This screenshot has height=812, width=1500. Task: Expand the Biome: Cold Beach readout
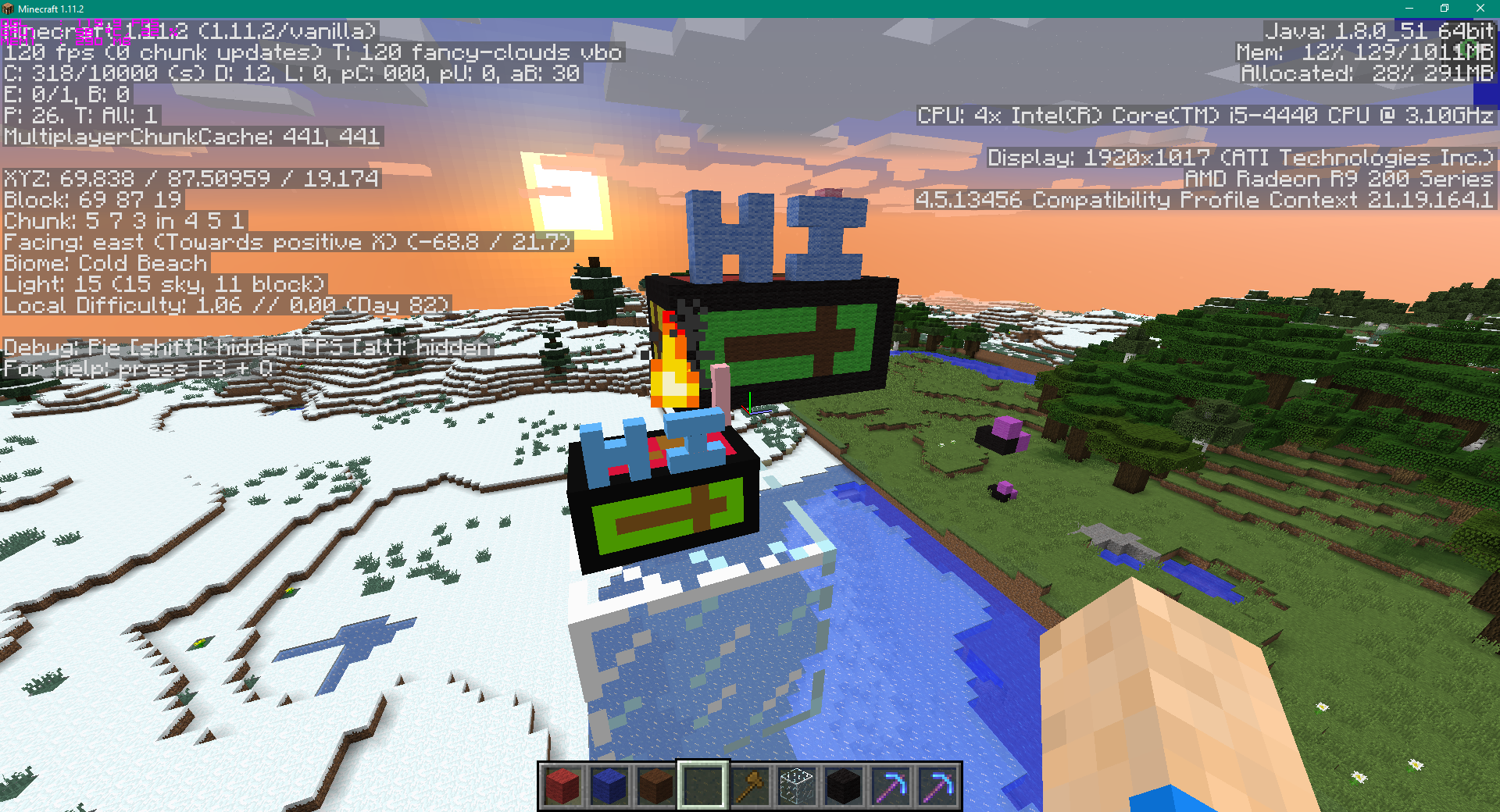click(x=103, y=263)
